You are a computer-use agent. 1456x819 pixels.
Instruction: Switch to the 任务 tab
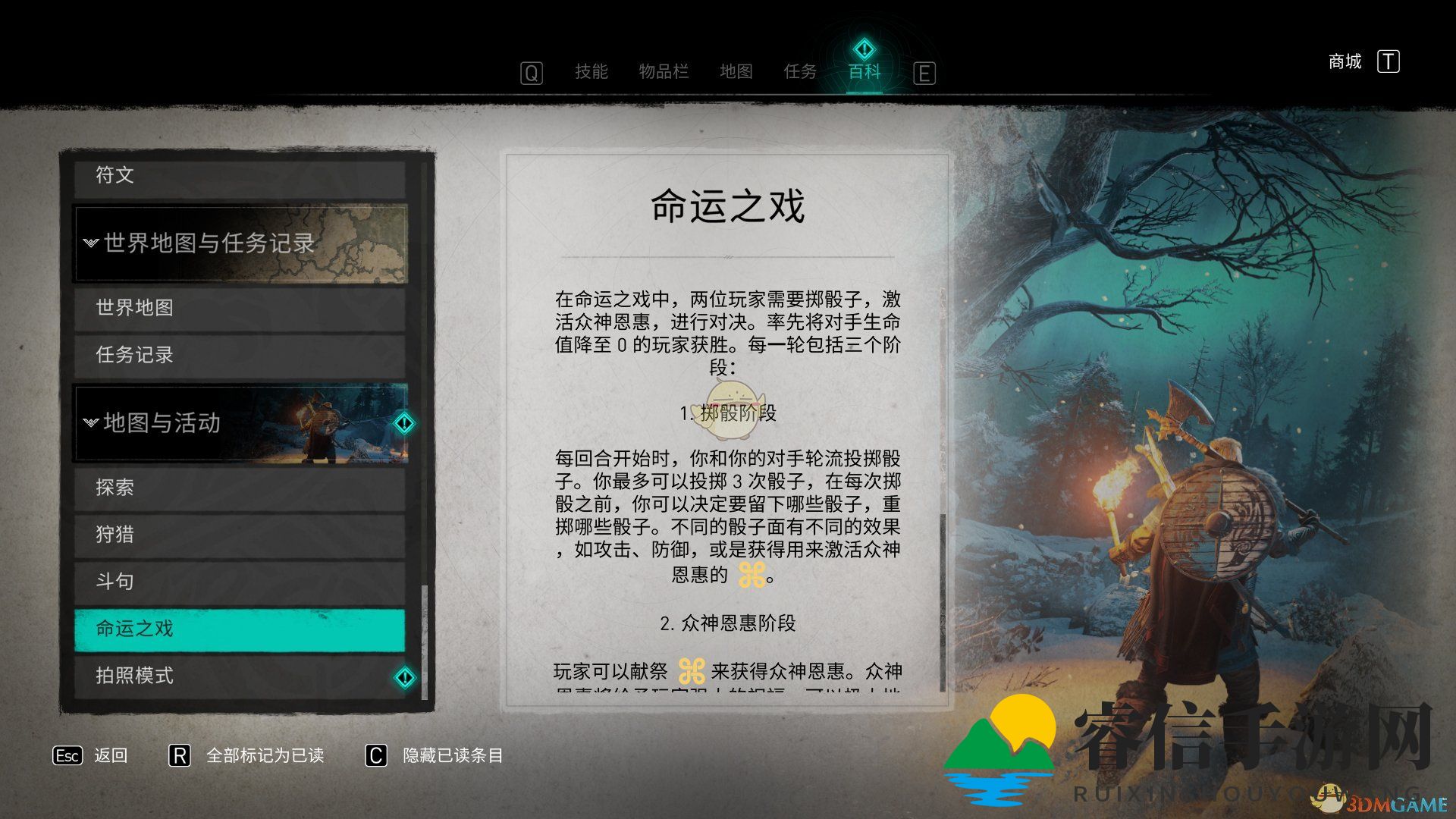click(800, 72)
